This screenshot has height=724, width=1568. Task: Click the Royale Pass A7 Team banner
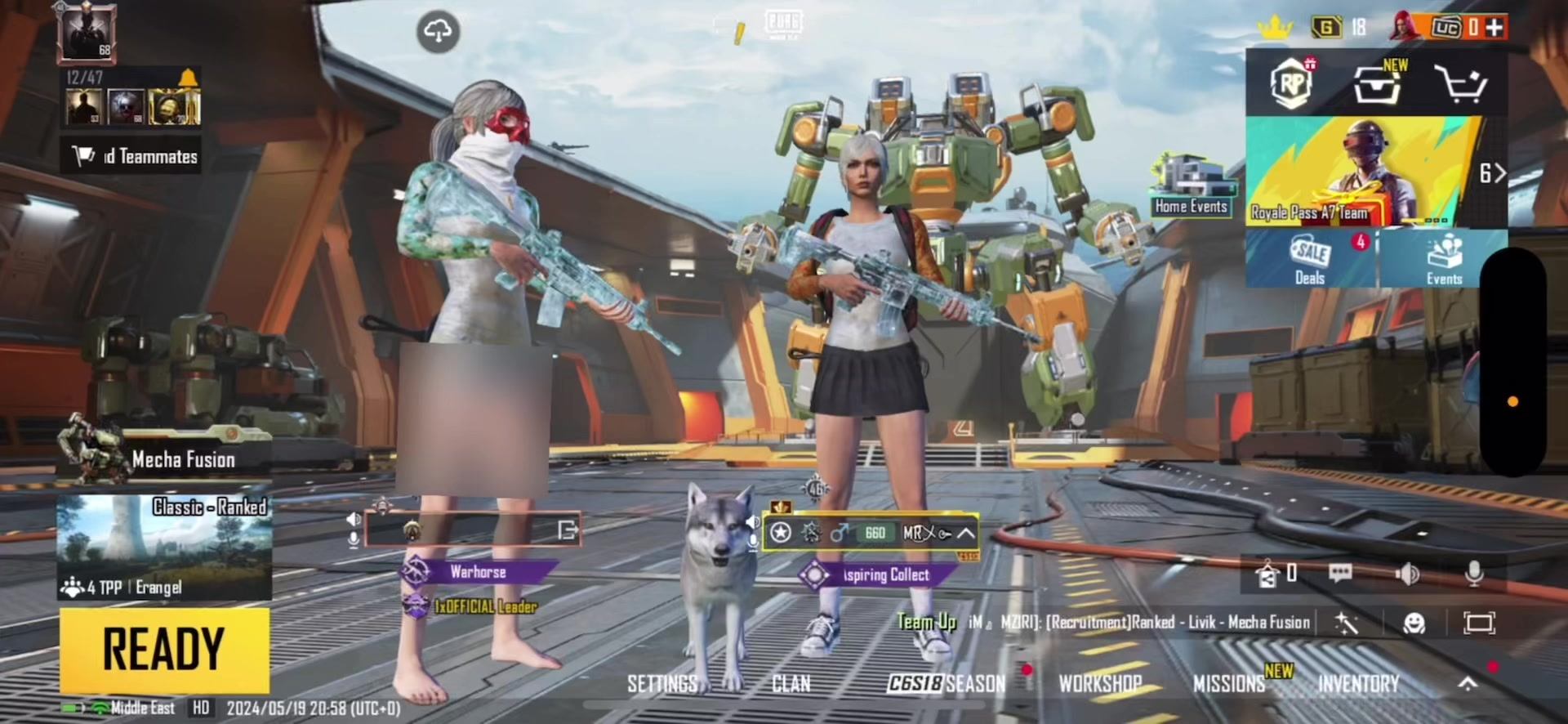click(1360, 173)
